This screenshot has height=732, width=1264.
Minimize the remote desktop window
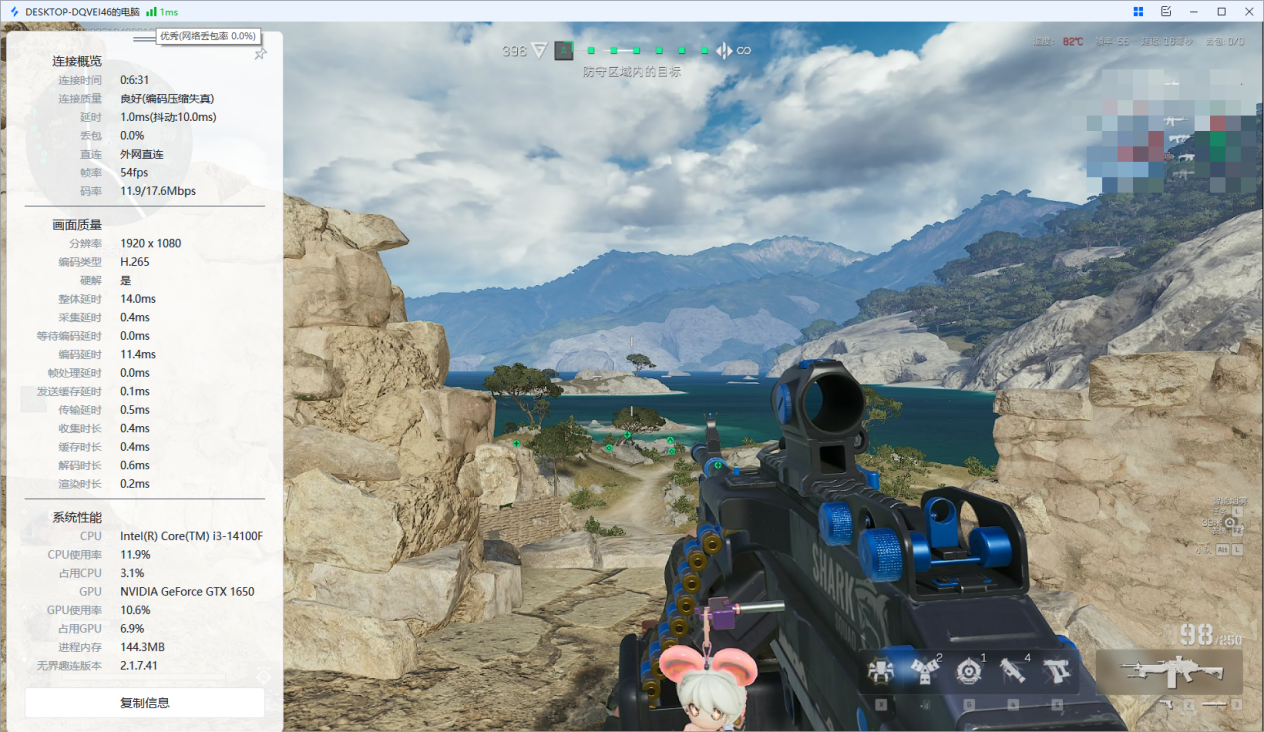tap(1194, 11)
